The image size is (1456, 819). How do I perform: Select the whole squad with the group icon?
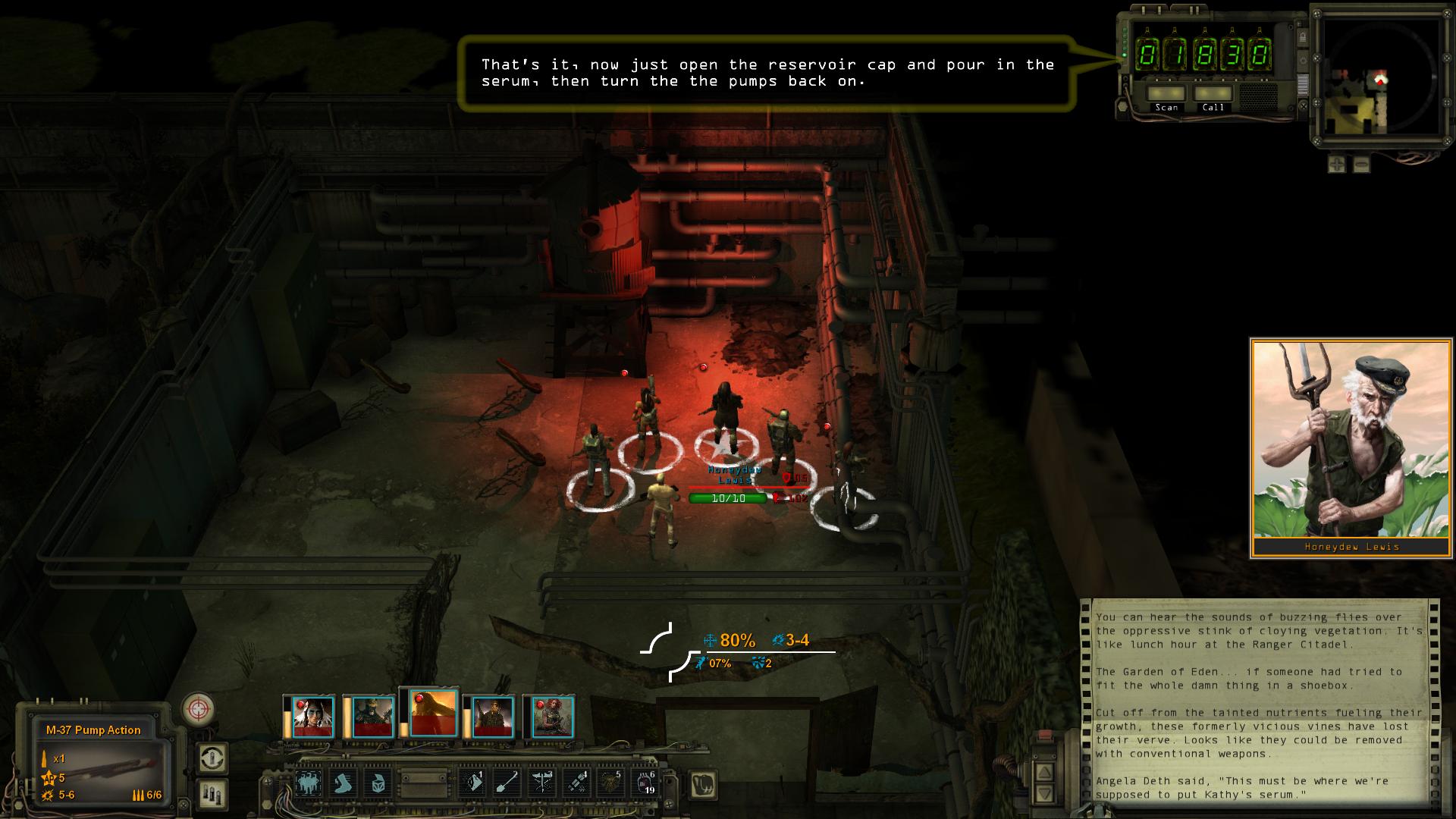point(309,783)
